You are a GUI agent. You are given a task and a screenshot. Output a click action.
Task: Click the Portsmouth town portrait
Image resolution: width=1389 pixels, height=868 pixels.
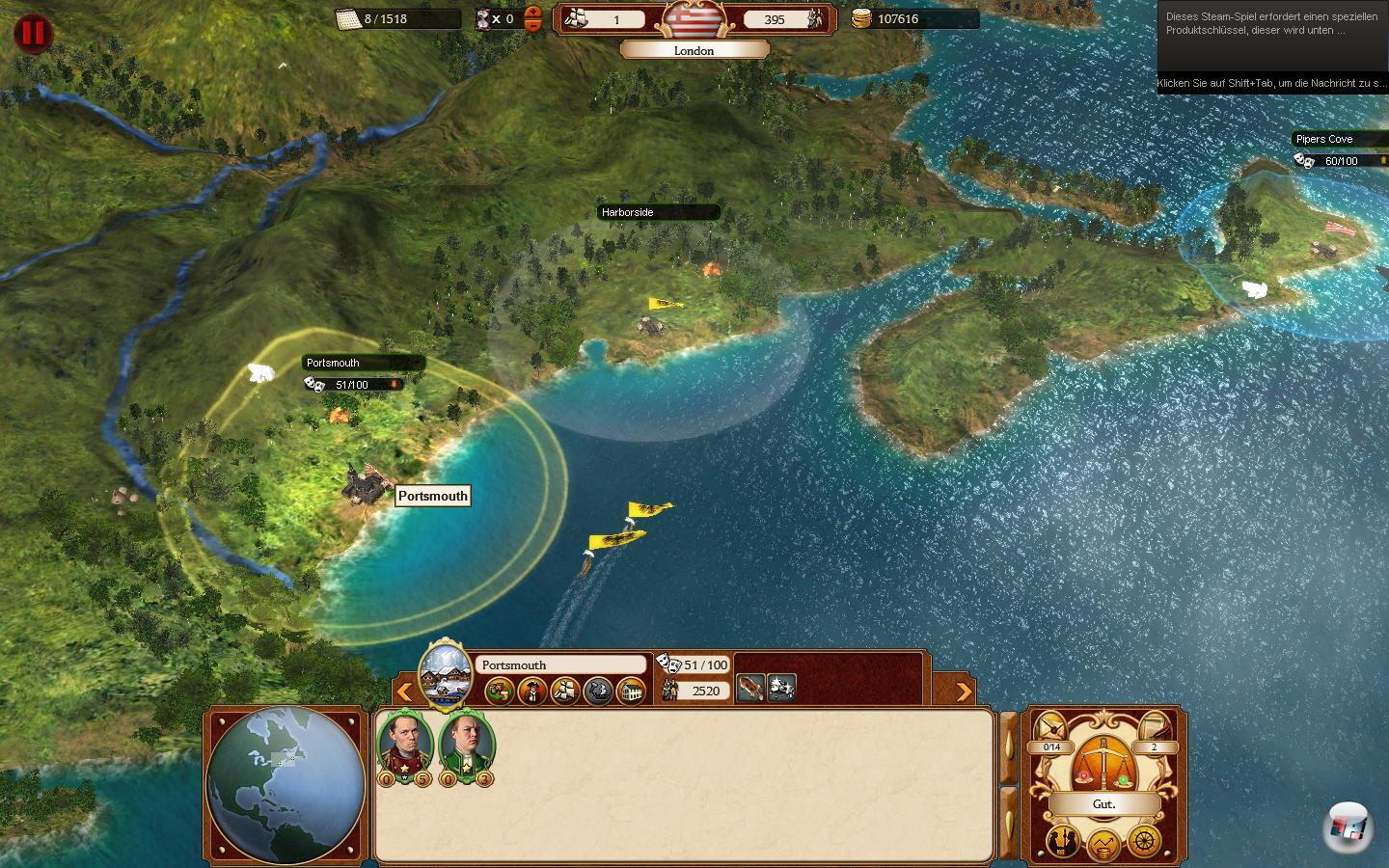[x=447, y=674]
